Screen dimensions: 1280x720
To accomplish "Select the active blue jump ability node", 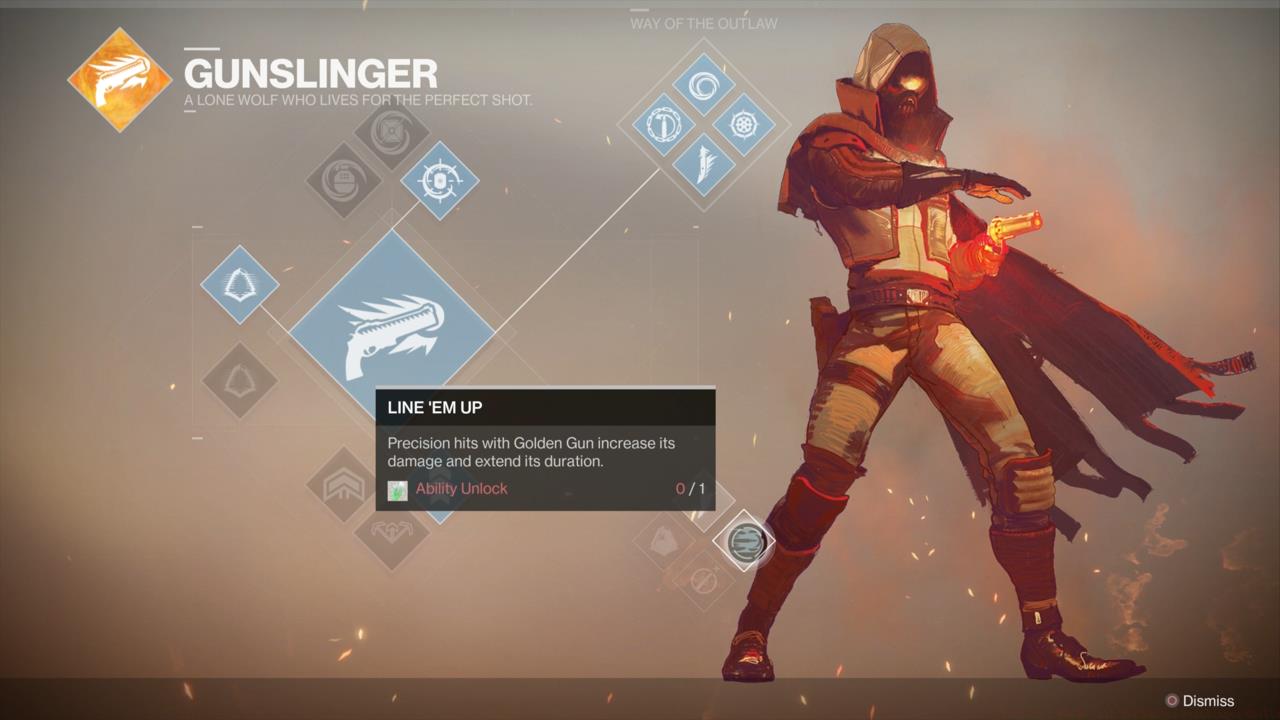I will pos(239,284).
